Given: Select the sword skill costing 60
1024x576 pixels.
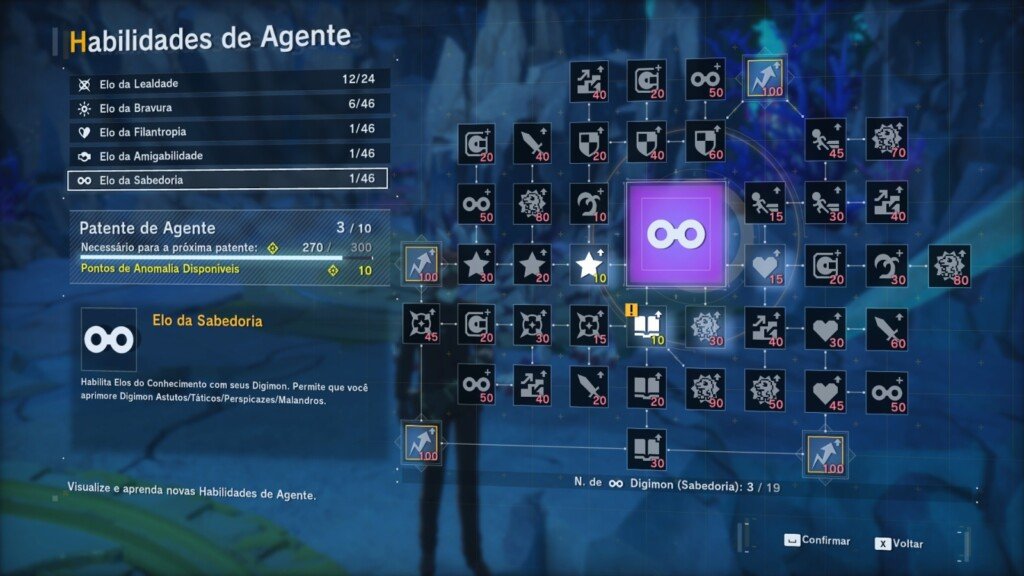Looking at the screenshot, I should (886, 326).
